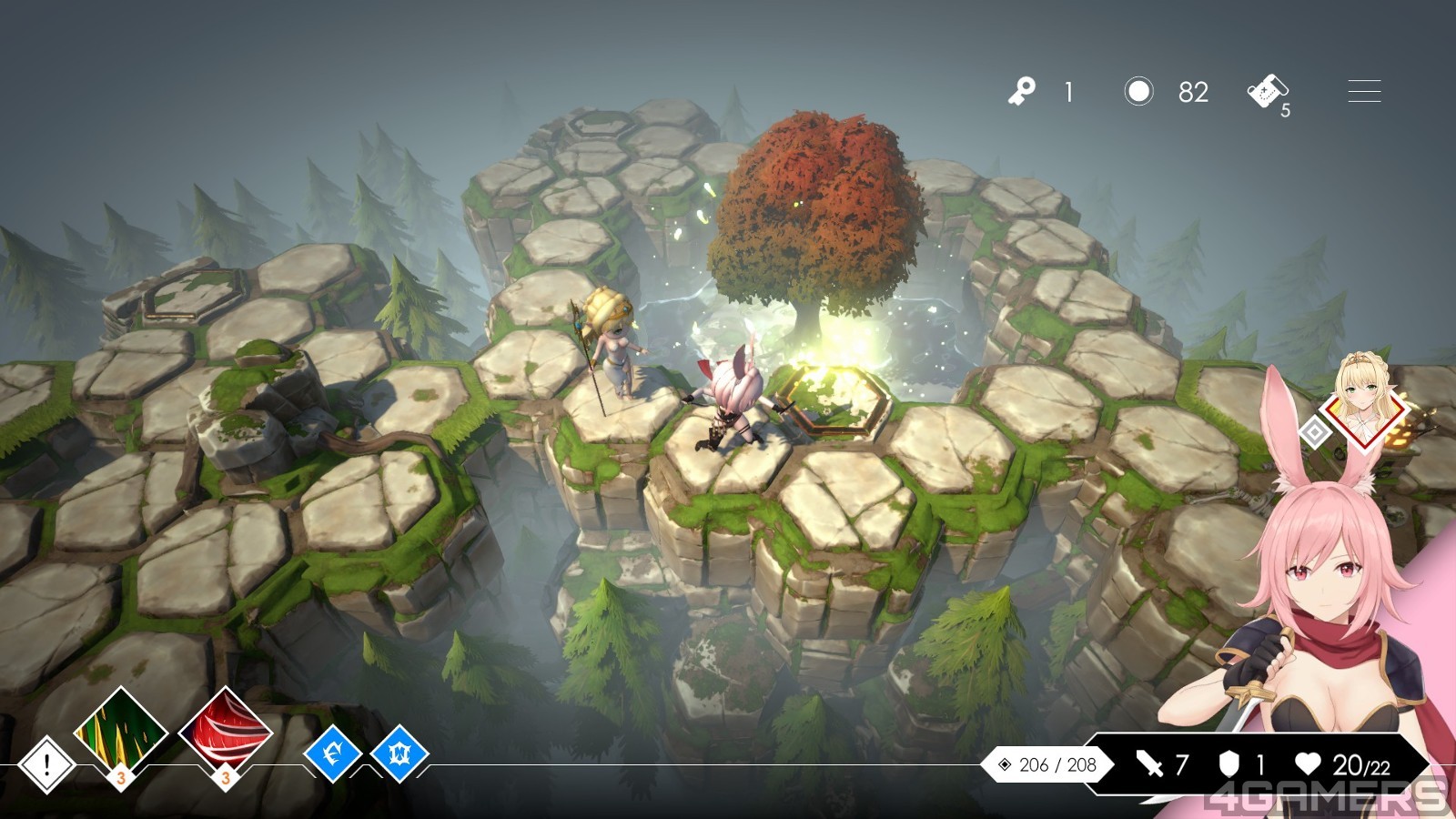The height and width of the screenshot is (819, 1456).
Task: Select the blue E rune diamond
Action: click(333, 753)
